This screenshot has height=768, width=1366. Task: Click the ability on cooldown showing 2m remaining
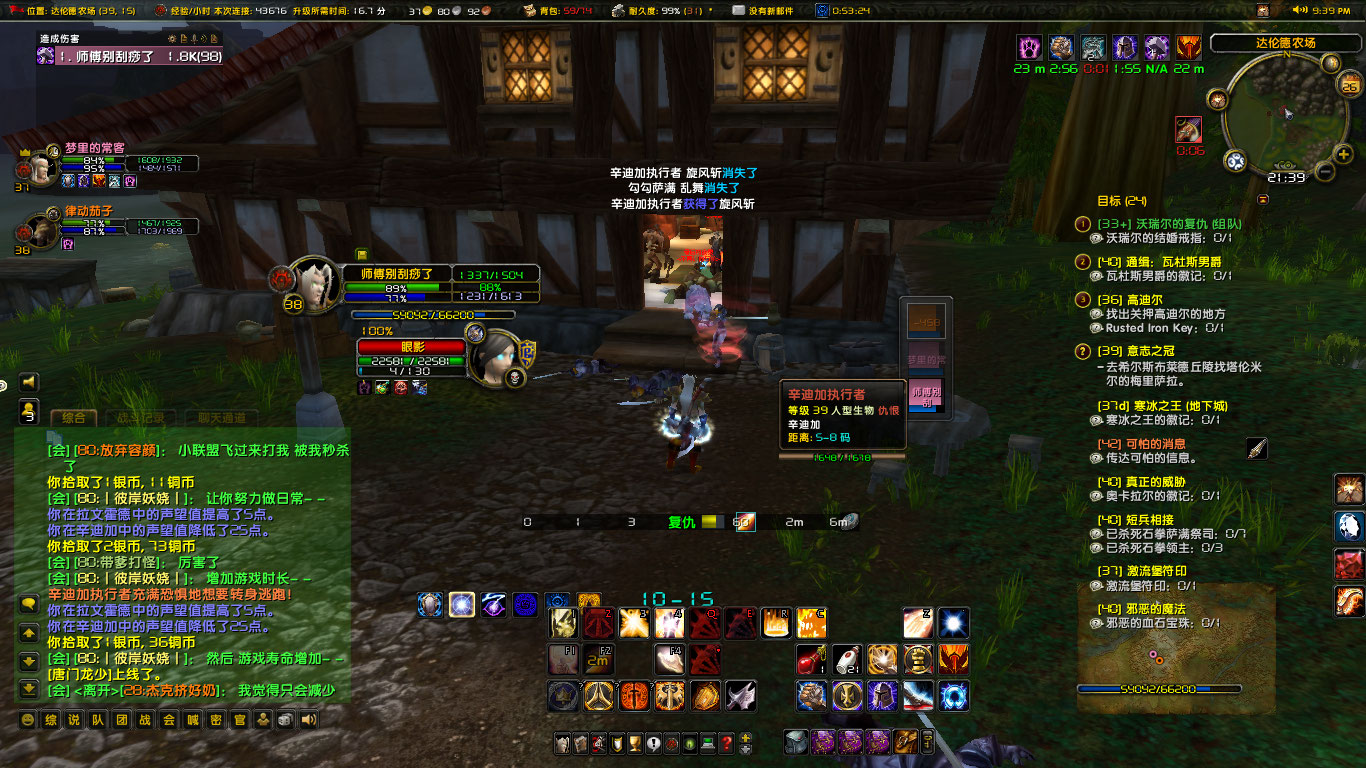coord(599,660)
